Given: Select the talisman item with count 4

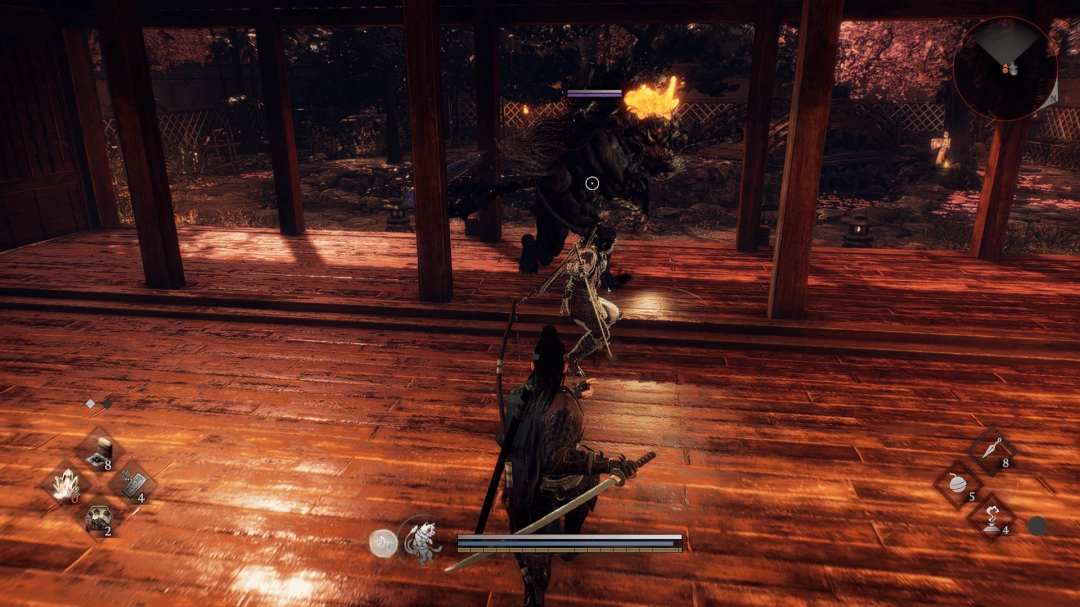Looking at the screenshot, I should [131, 485].
